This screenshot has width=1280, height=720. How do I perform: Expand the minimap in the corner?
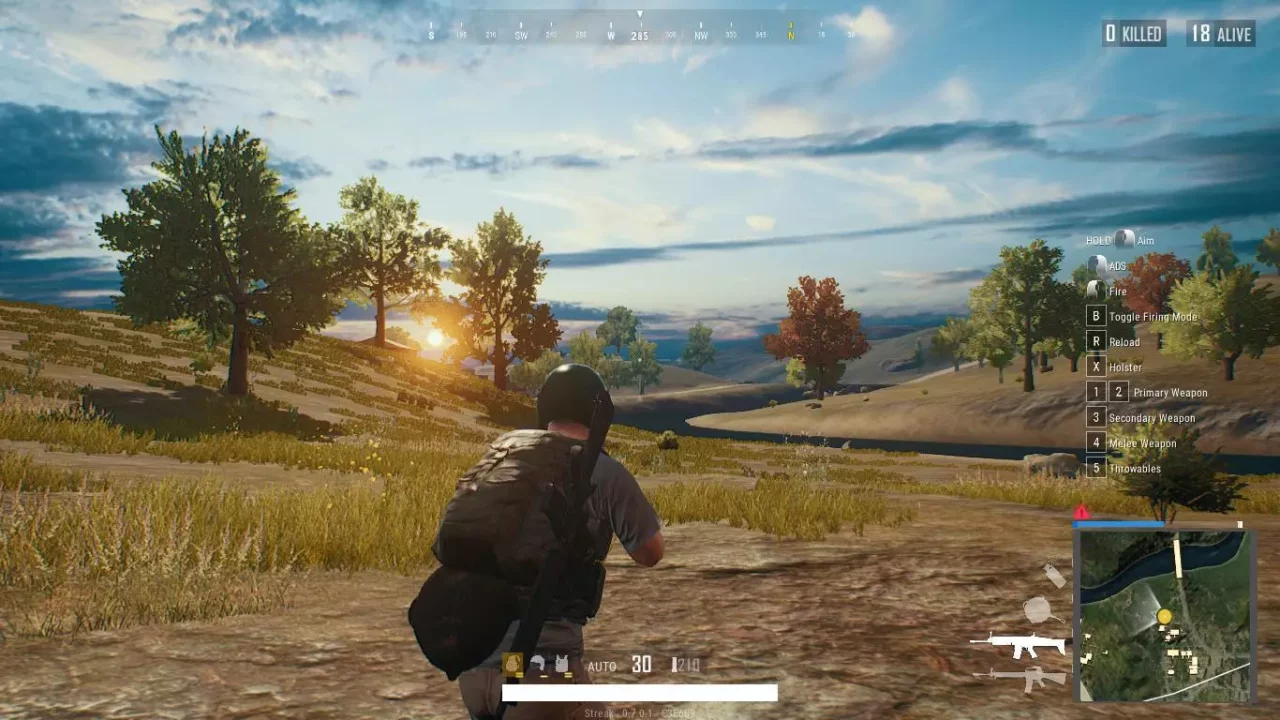pos(1166,617)
